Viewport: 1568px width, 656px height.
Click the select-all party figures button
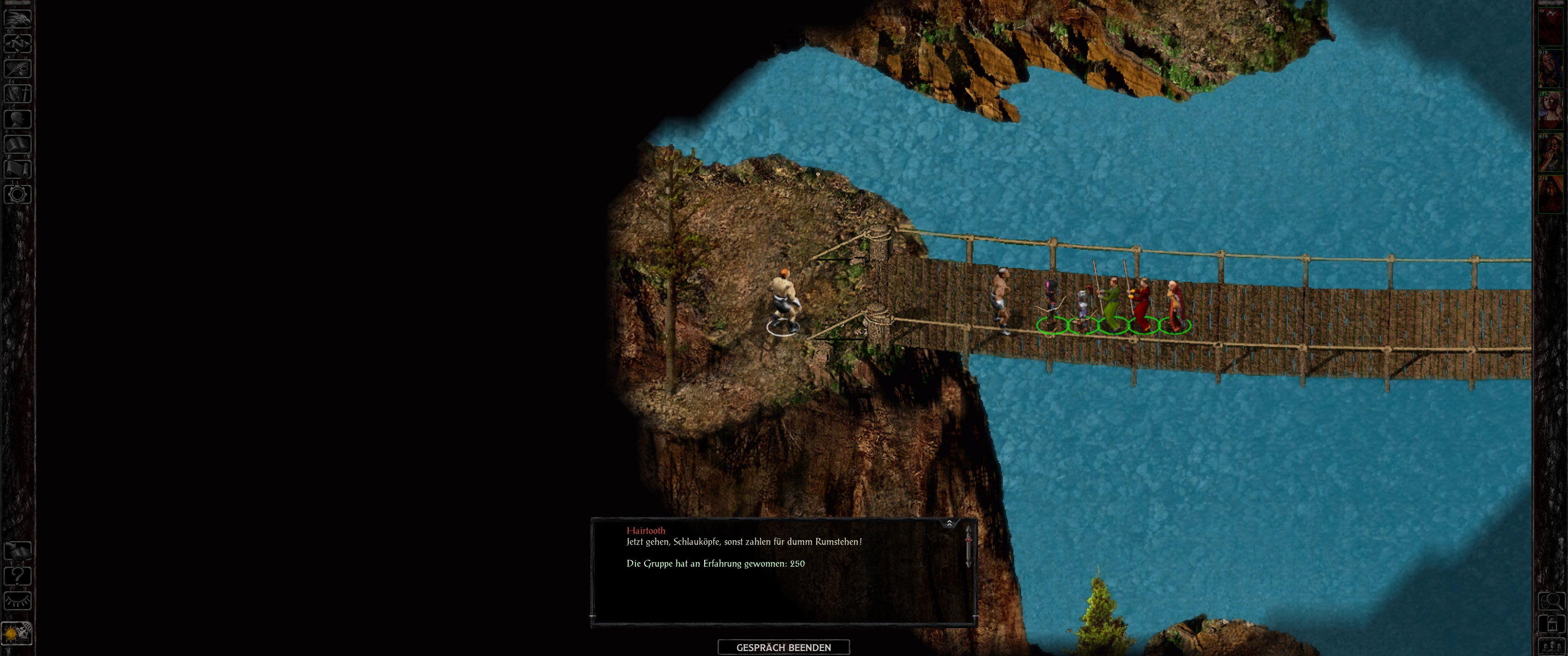click(x=1552, y=646)
